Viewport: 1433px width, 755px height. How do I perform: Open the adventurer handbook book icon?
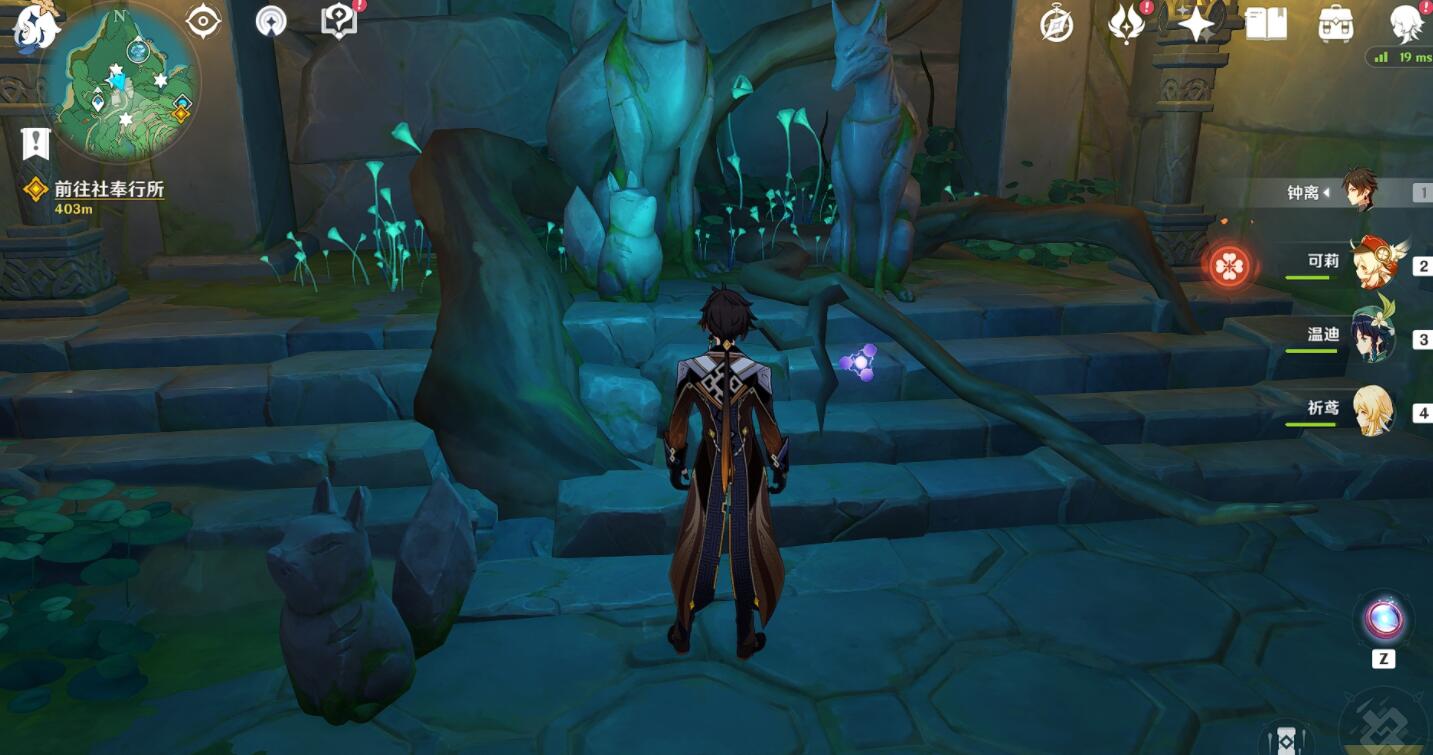tap(1266, 24)
